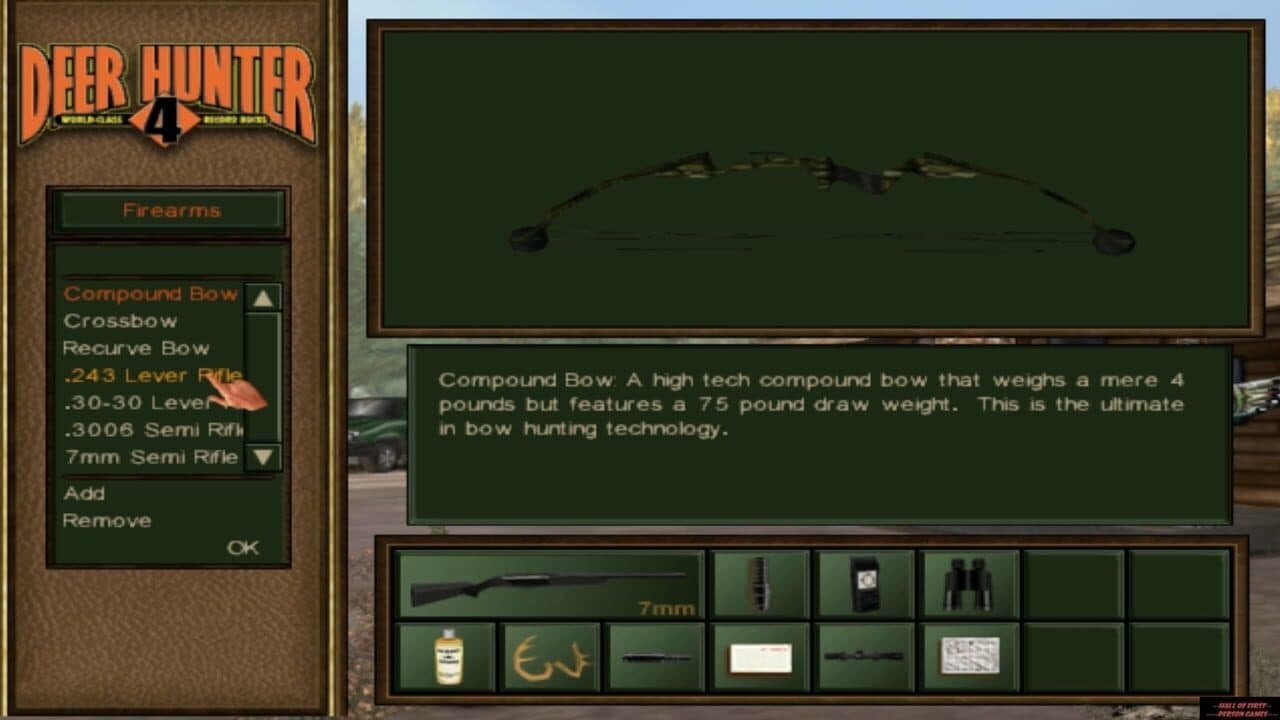Select the deer call item

[x=655, y=657]
